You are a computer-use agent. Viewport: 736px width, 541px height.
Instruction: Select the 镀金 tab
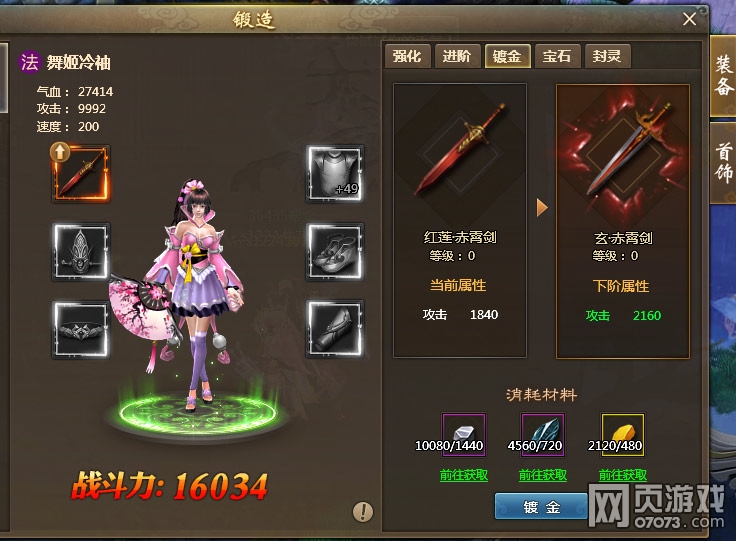pyautogui.click(x=507, y=56)
